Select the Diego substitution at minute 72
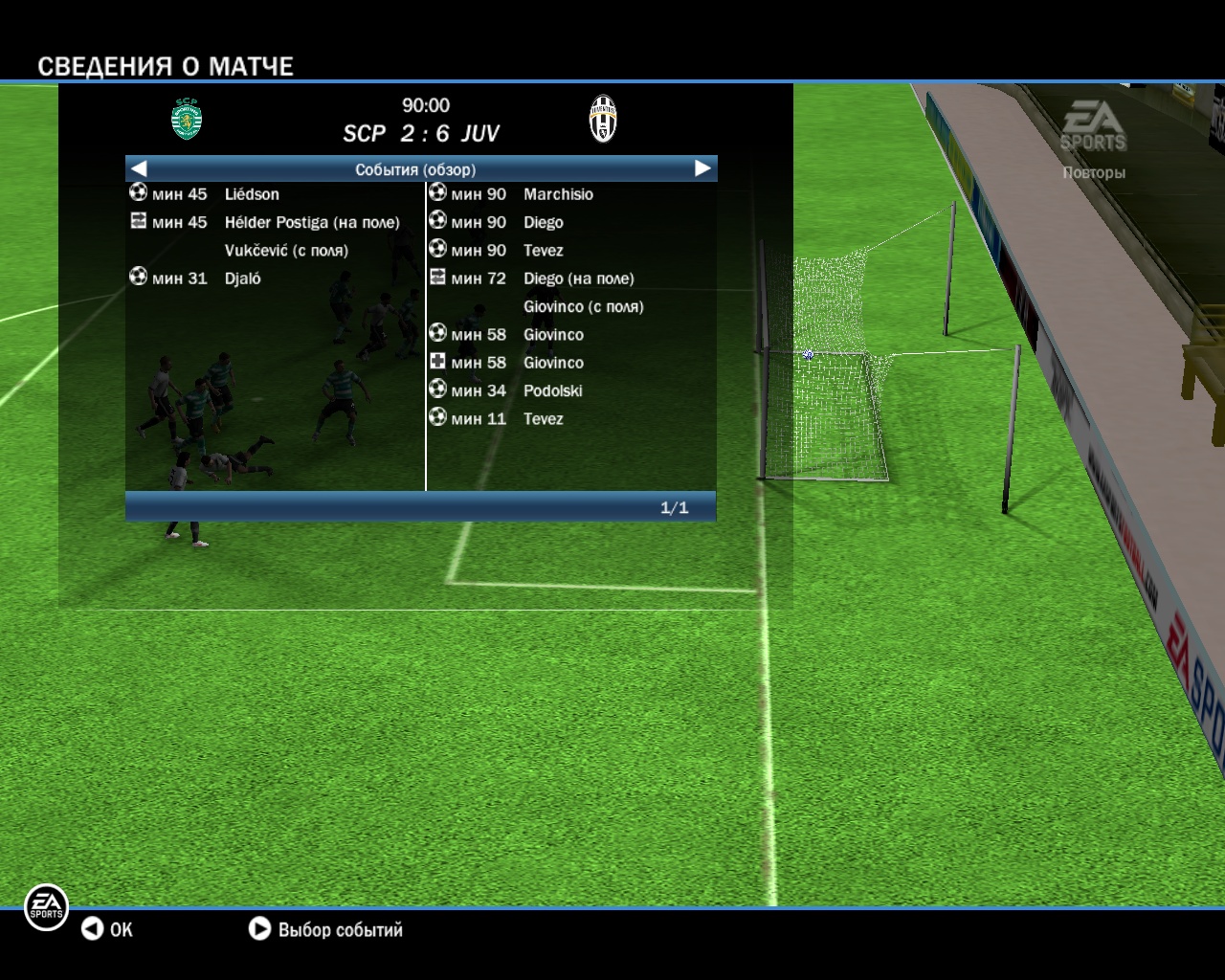The height and width of the screenshot is (980, 1225). (578, 278)
